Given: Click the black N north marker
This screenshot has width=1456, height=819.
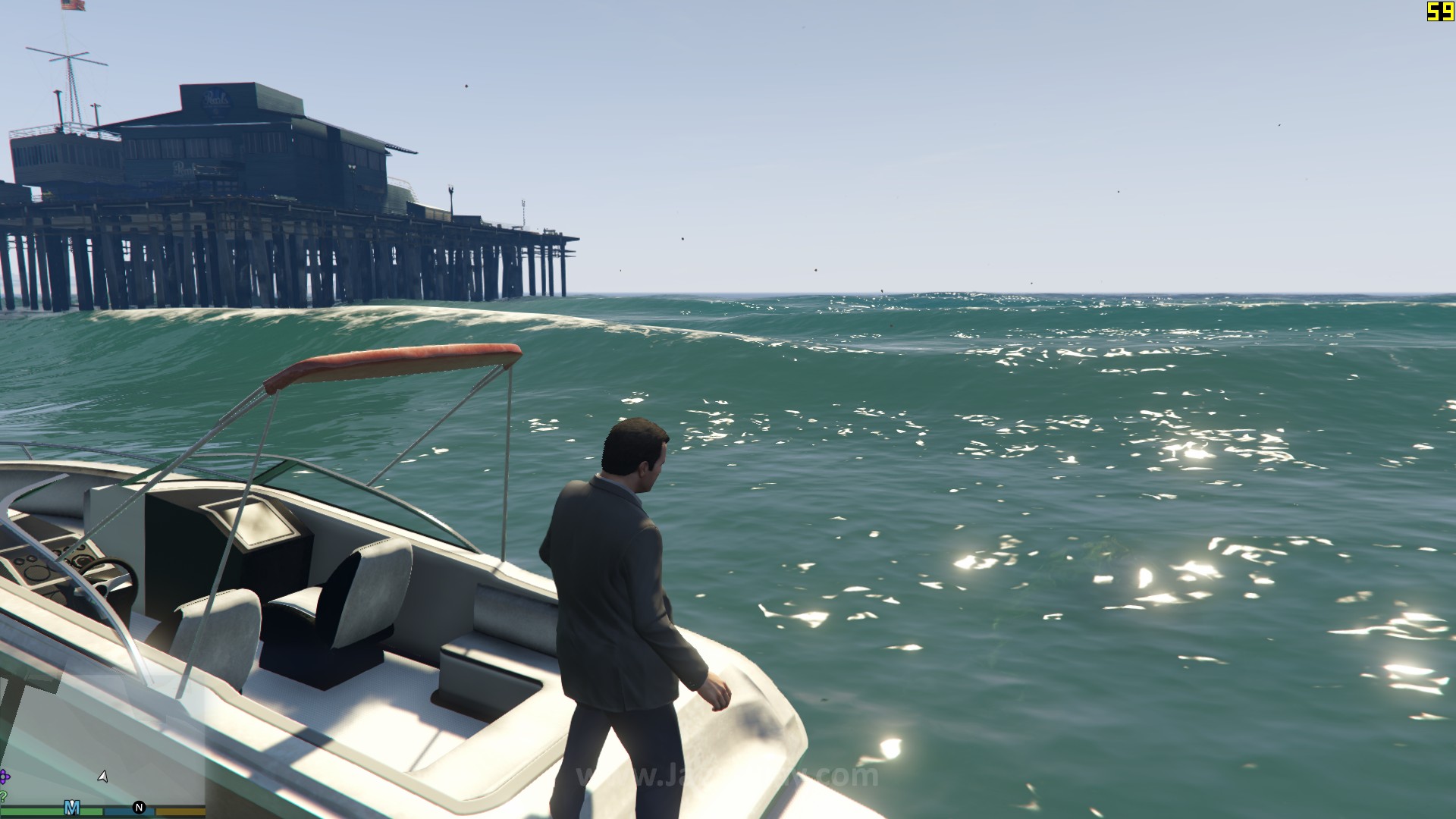Looking at the screenshot, I should pyautogui.click(x=139, y=808).
